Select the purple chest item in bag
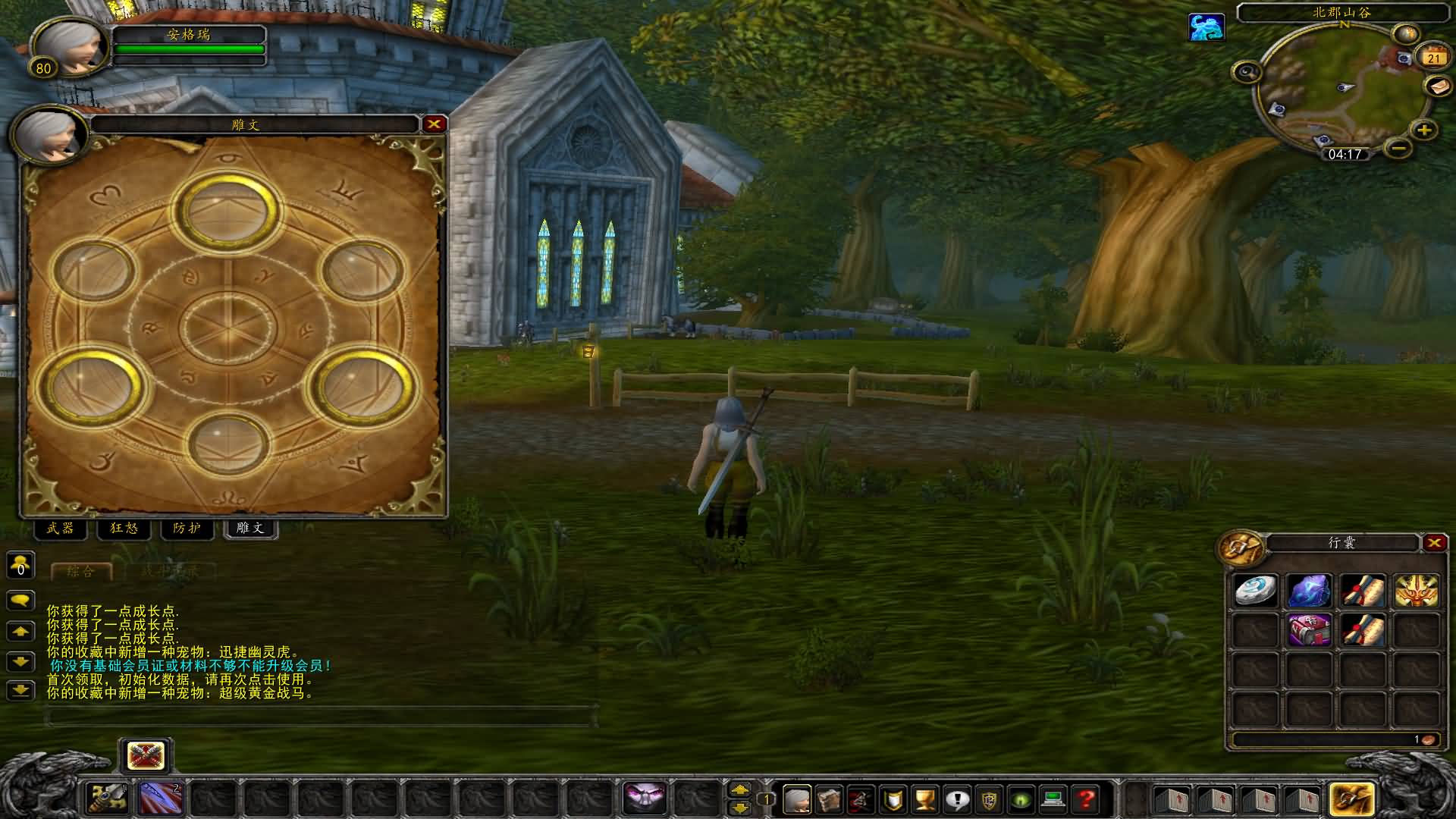 (x=1309, y=630)
